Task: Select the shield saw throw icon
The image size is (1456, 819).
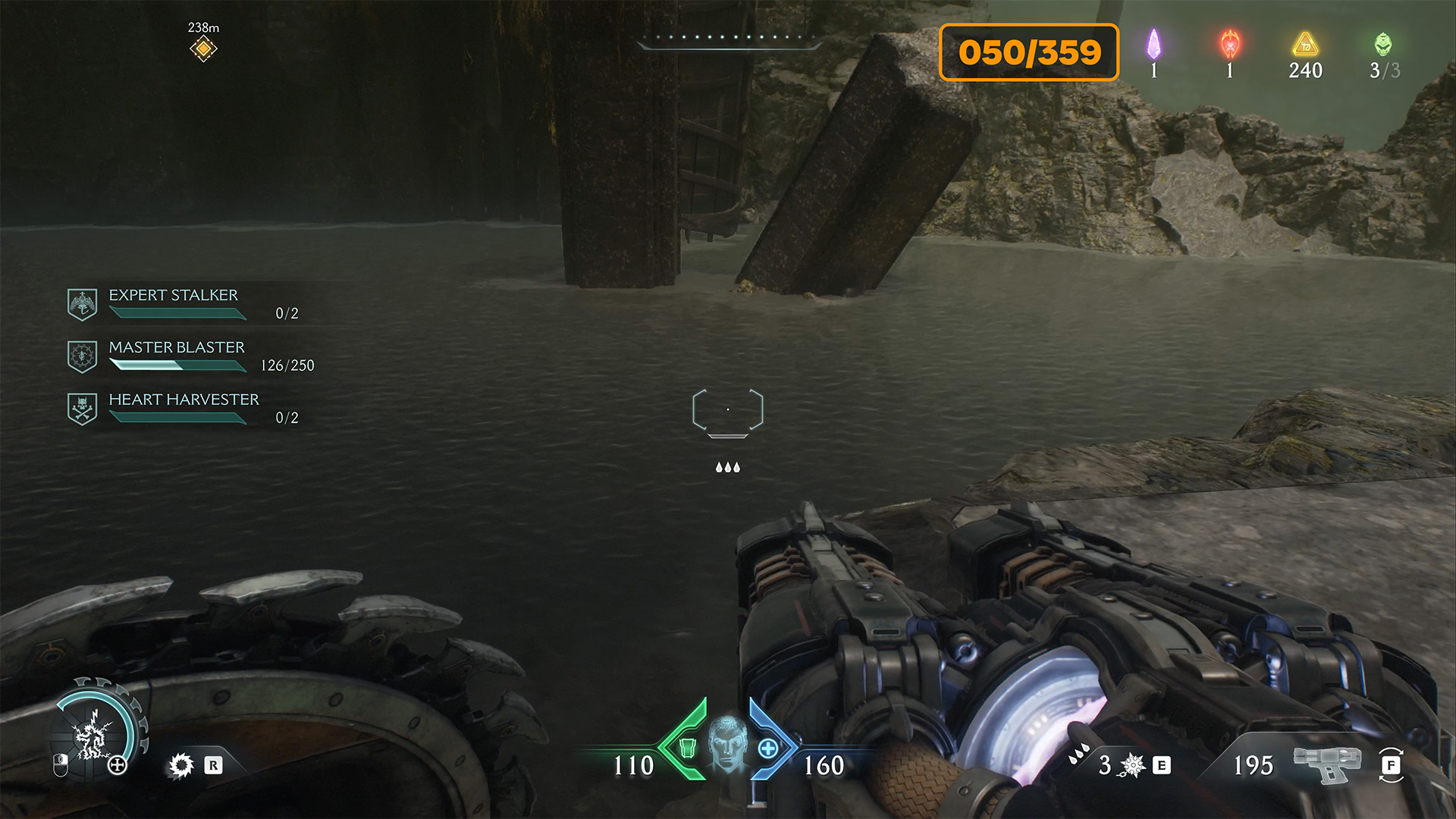Action: [181, 766]
